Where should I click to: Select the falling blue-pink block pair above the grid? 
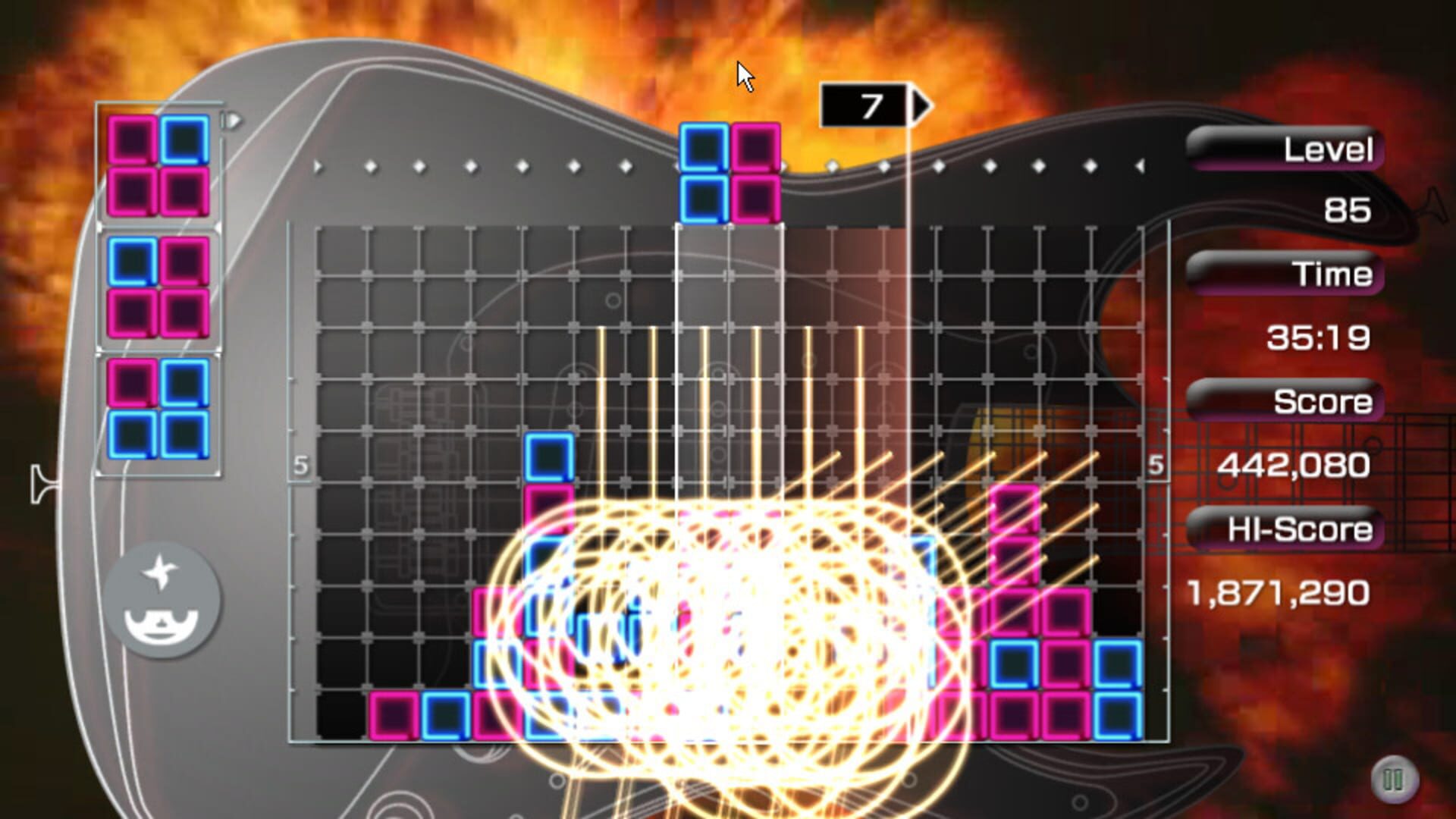[730, 173]
